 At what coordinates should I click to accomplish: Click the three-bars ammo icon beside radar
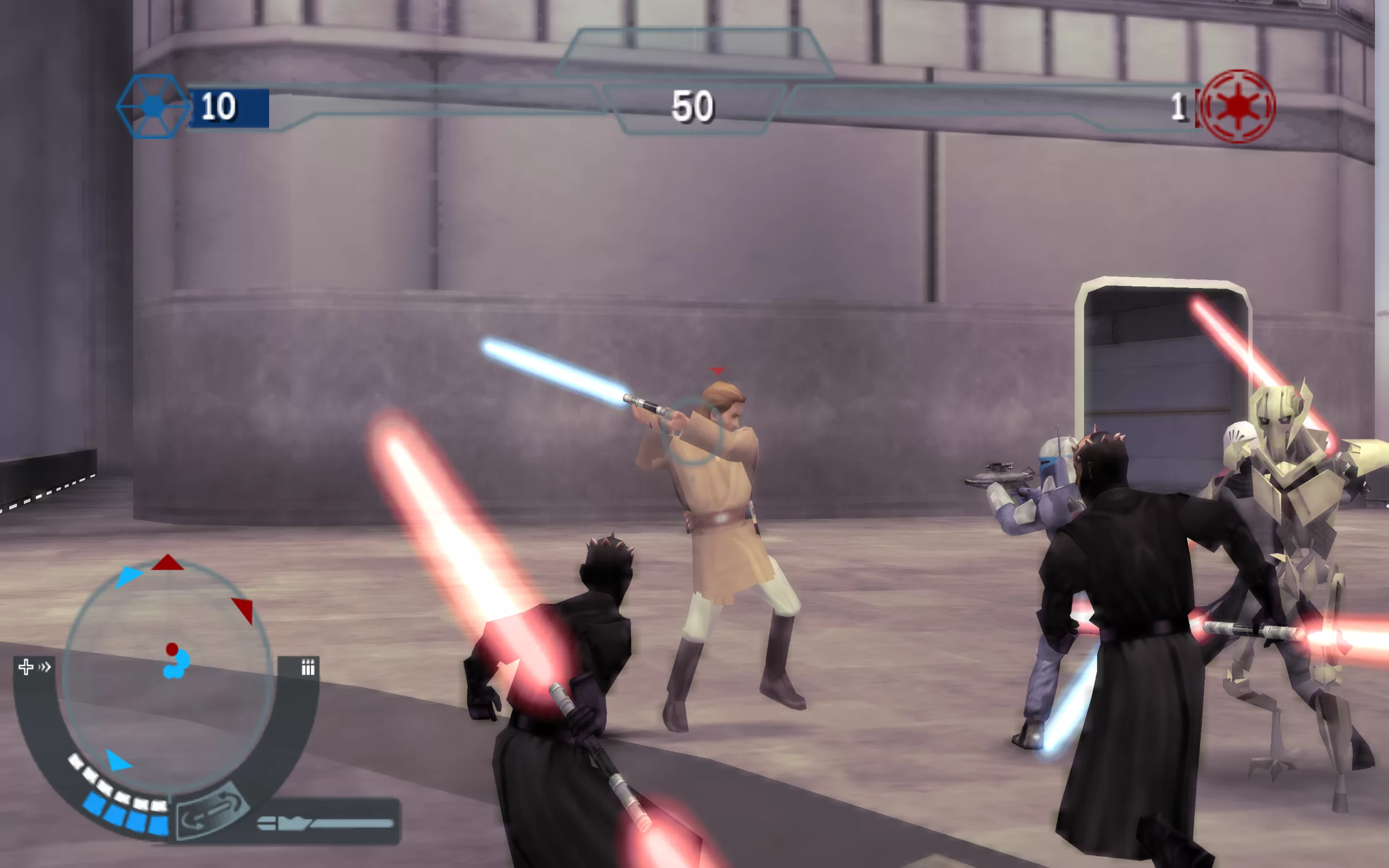308,667
